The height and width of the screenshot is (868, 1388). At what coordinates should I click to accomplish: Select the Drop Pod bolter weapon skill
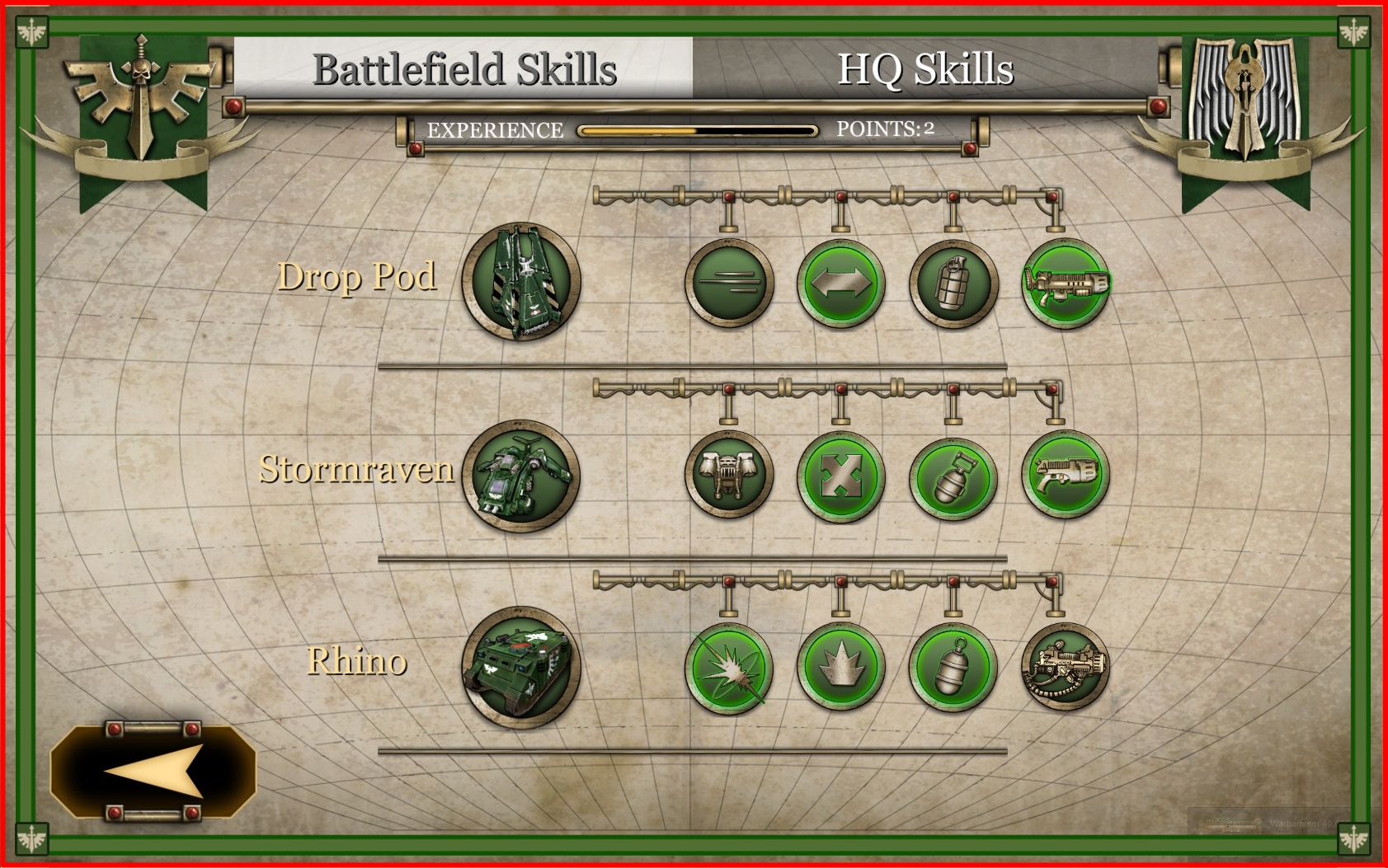tap(1066, 283)
